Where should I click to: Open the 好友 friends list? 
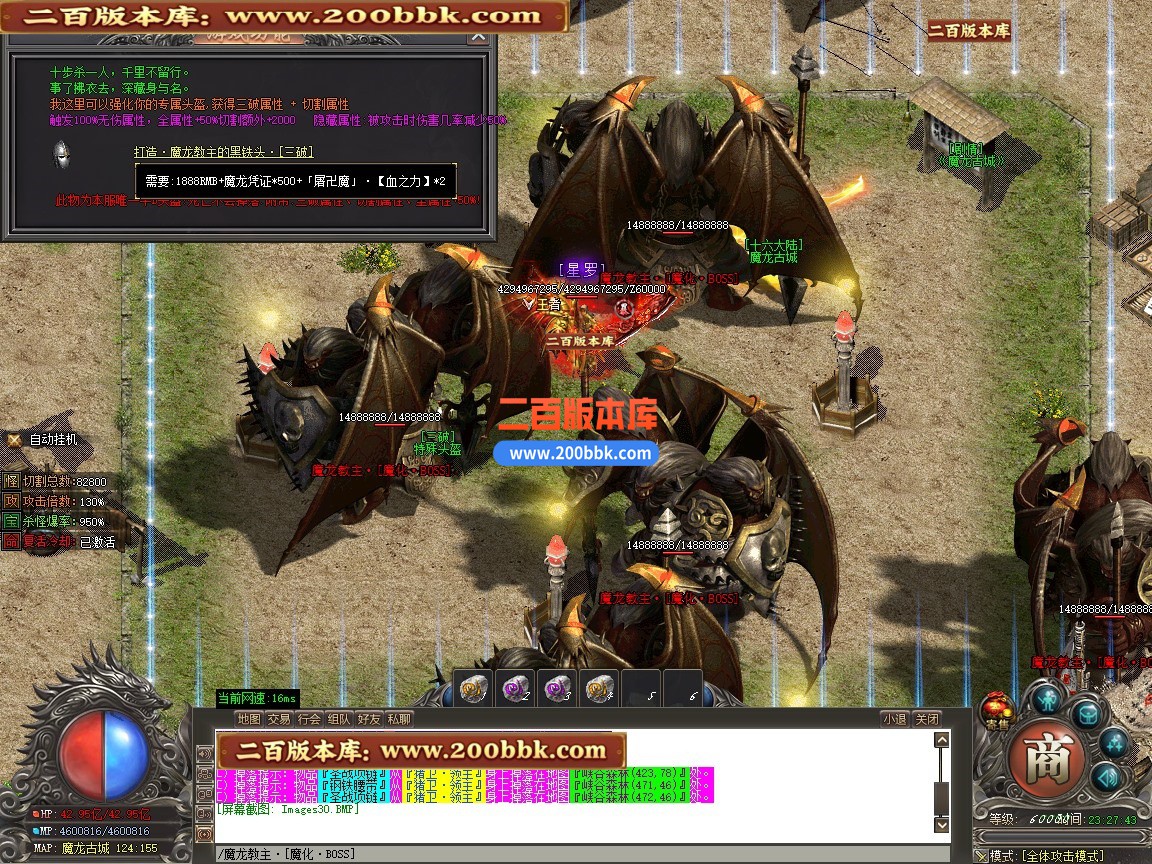point(369,719)
